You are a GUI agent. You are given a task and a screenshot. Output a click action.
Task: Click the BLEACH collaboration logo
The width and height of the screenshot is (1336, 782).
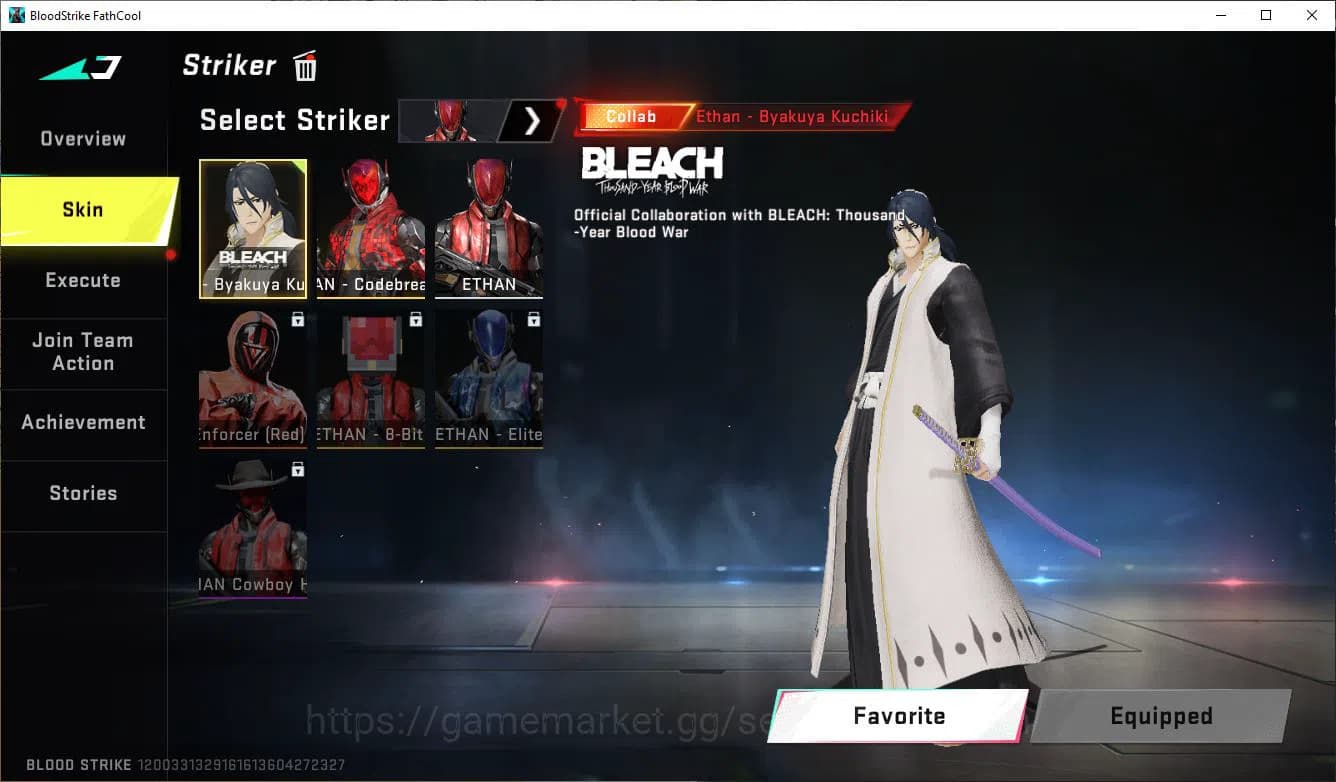coord(652,166)
